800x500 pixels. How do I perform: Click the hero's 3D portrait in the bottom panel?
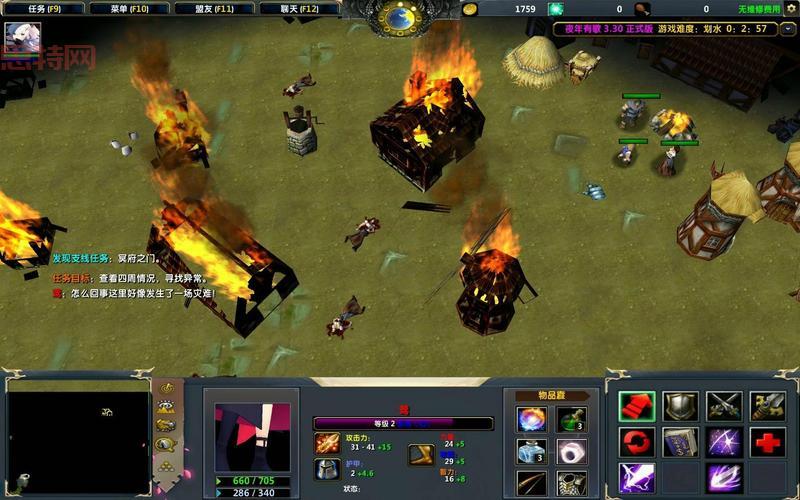pos(252,437)
